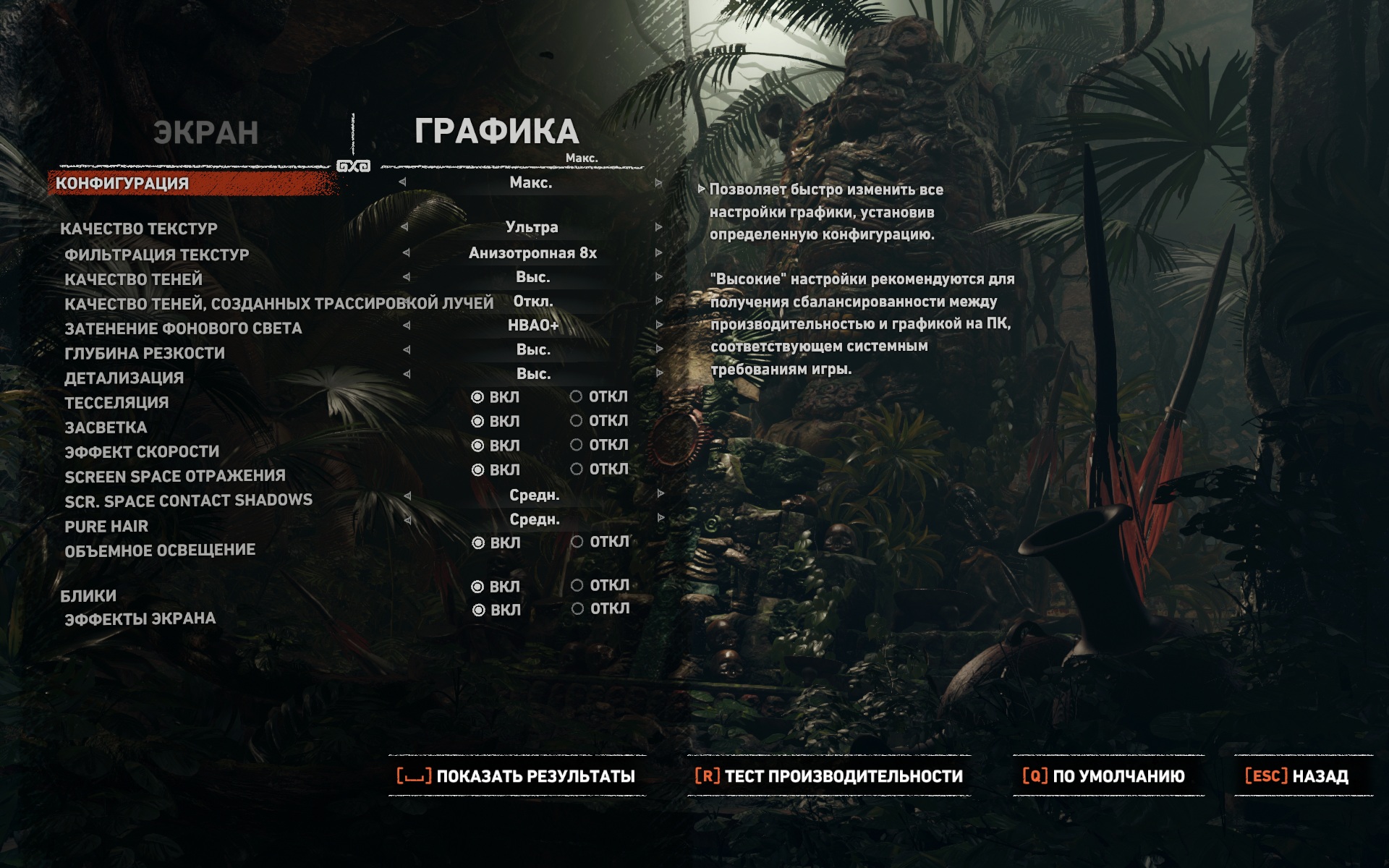Select ВКЛ for Screen Space отражения
Screen dimensions: 1389x868
point(478,470)
